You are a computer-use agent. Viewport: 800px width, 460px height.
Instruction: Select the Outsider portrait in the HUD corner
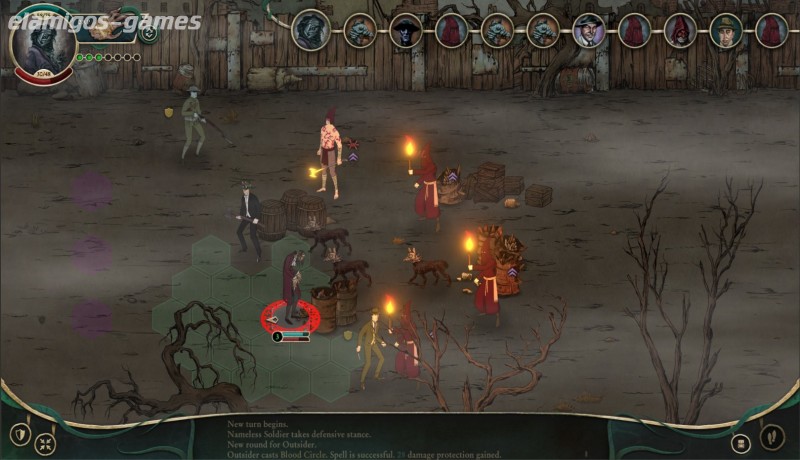pyautogui.click(x=44, y=40)
